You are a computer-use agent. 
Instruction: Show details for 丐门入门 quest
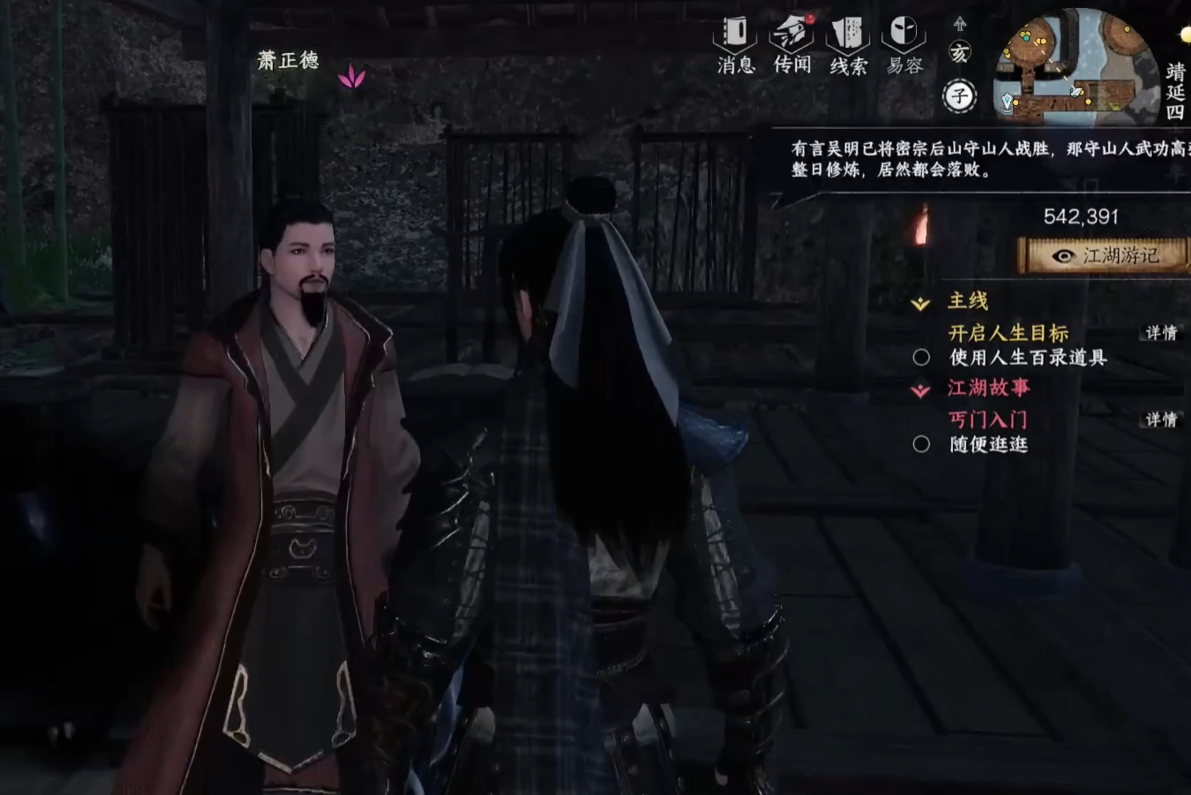(x=1161, y=420)
